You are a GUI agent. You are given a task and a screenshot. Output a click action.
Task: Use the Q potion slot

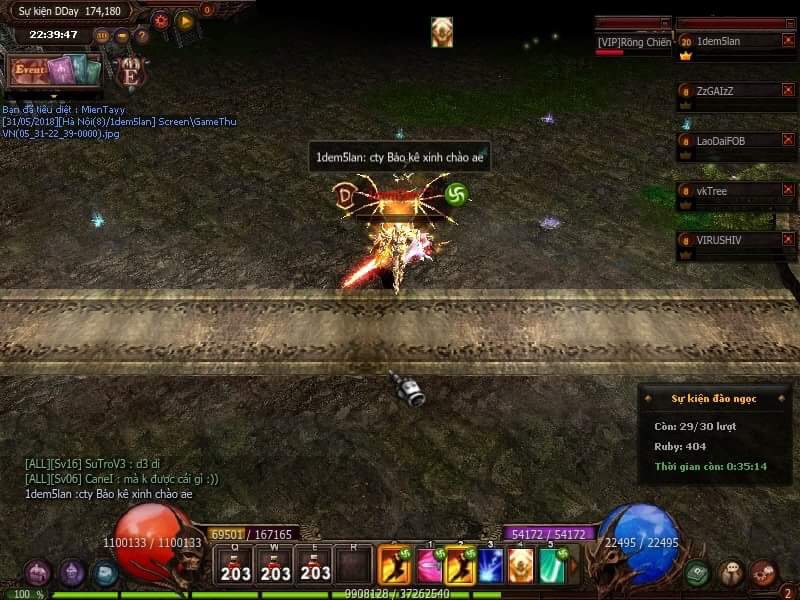236,566
